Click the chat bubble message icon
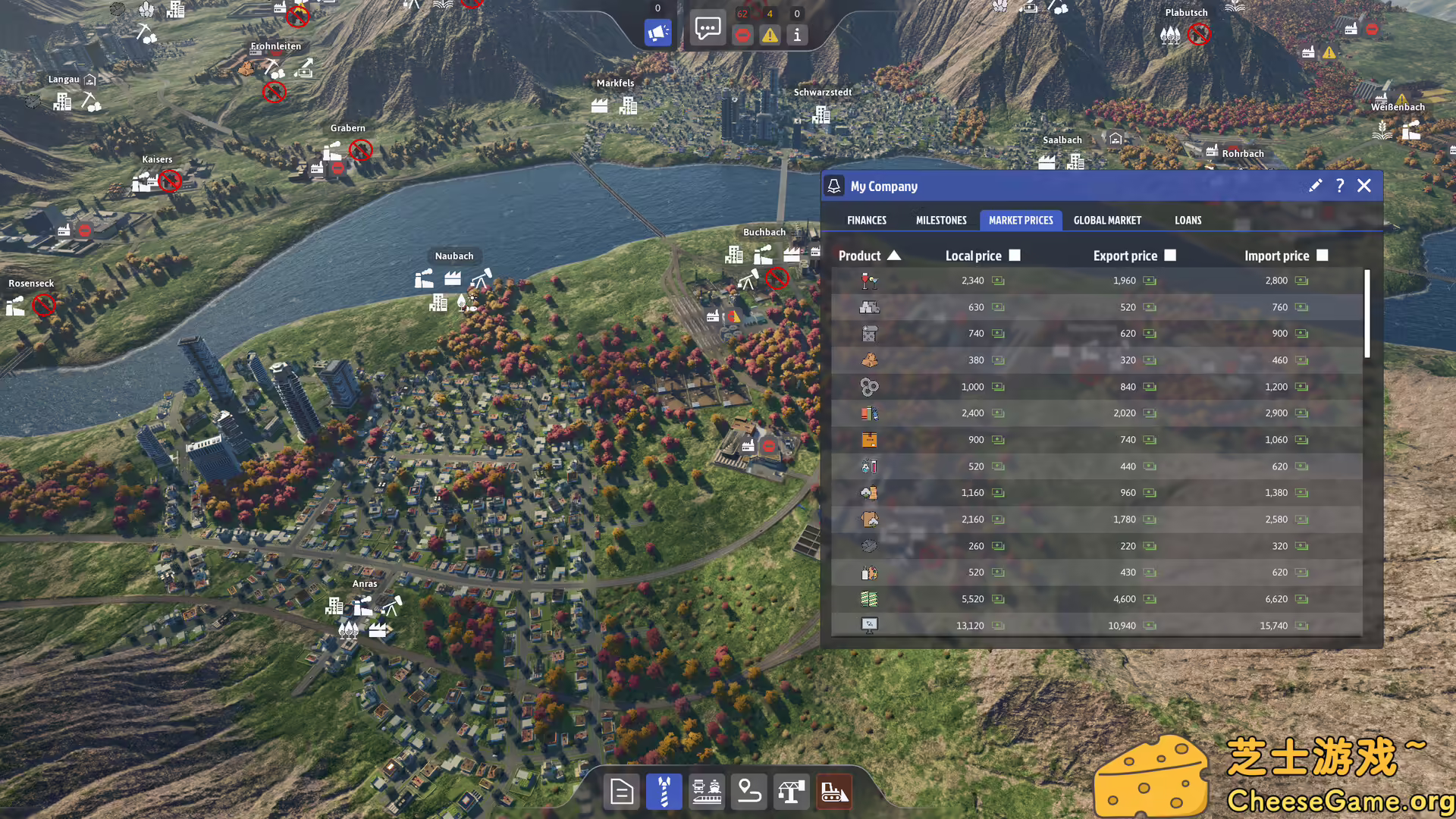 (x=707, y=29)
